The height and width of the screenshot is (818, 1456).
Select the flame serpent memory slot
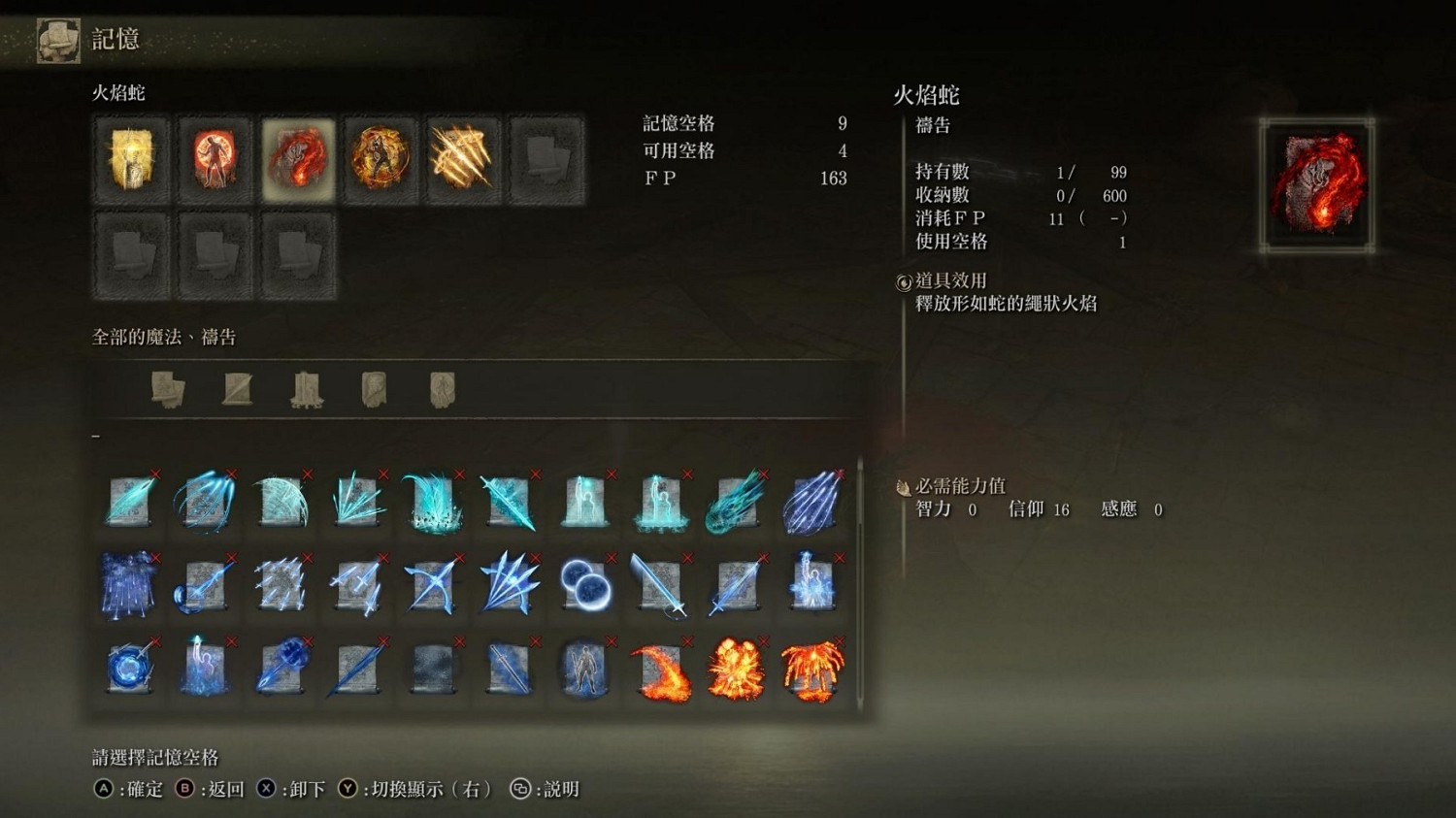[296, 158]
